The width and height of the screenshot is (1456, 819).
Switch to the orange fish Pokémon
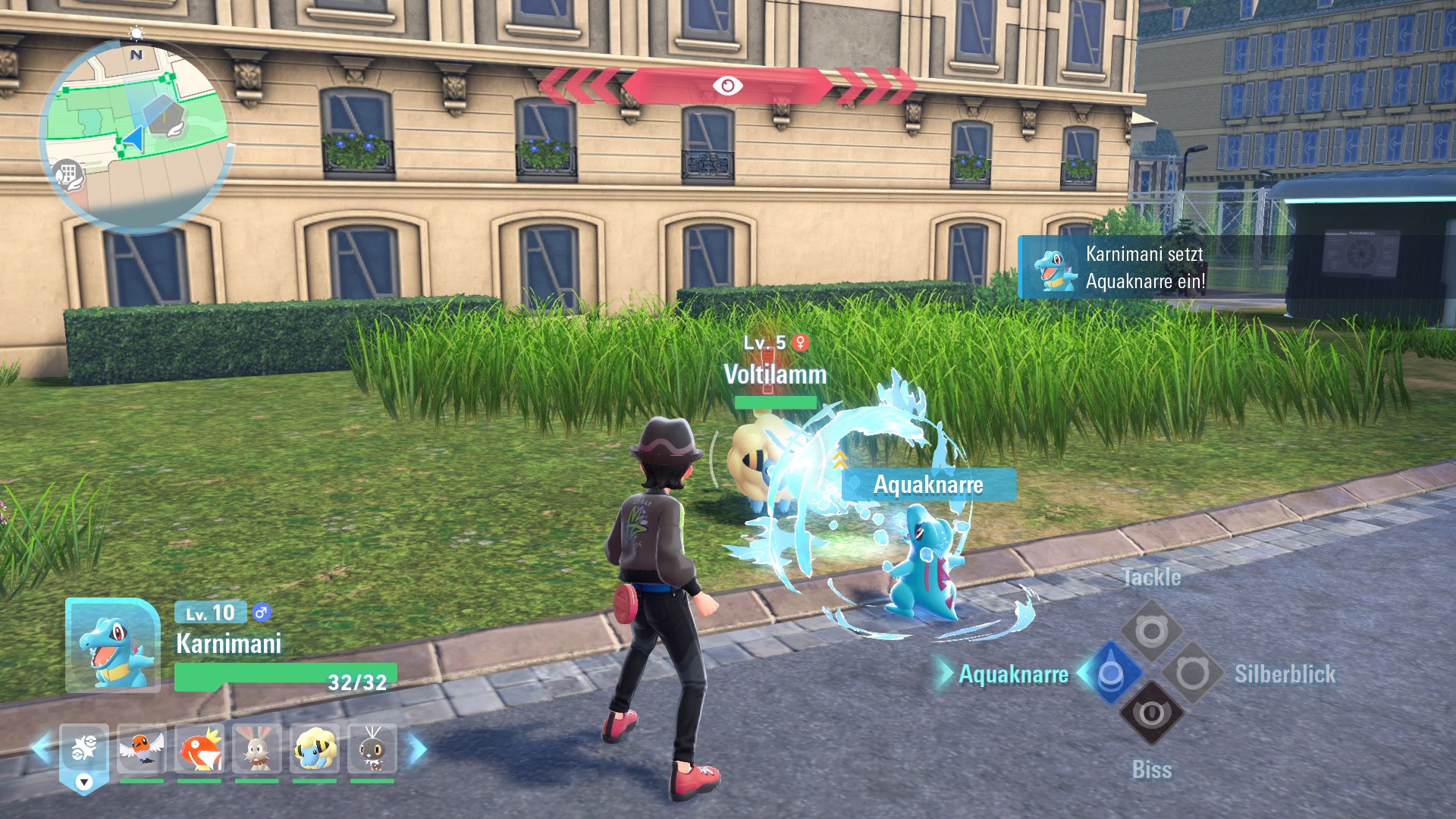(199, 749)
